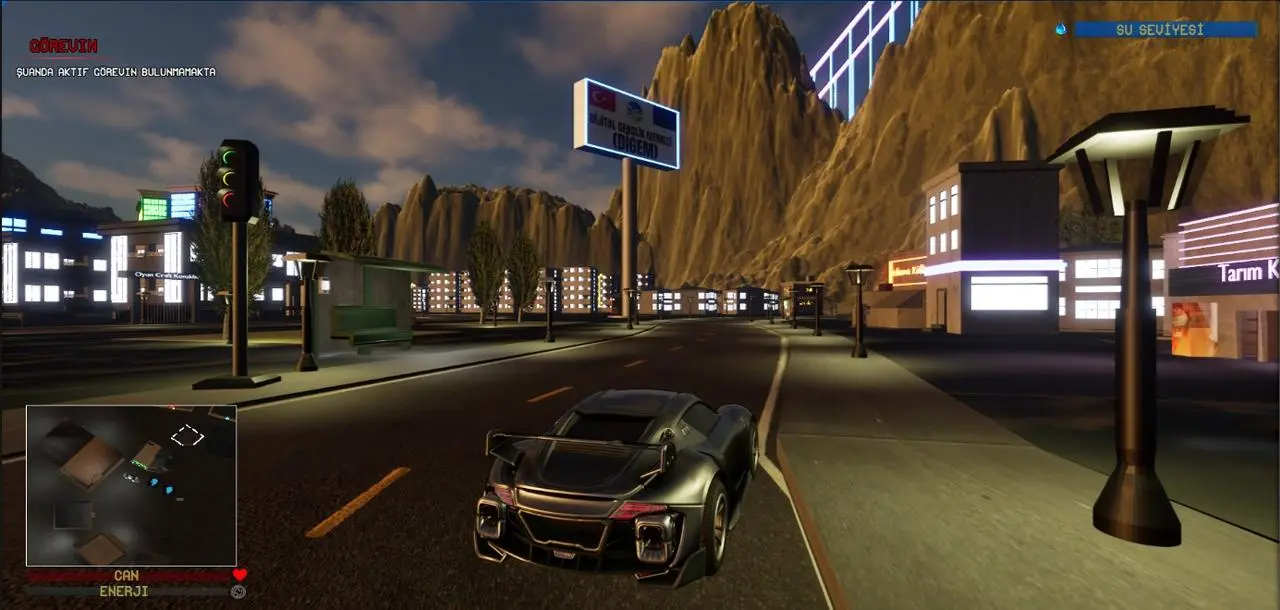Click the water drop icon
This screenshot has width=1280, height=610.
coord(1061,30)
